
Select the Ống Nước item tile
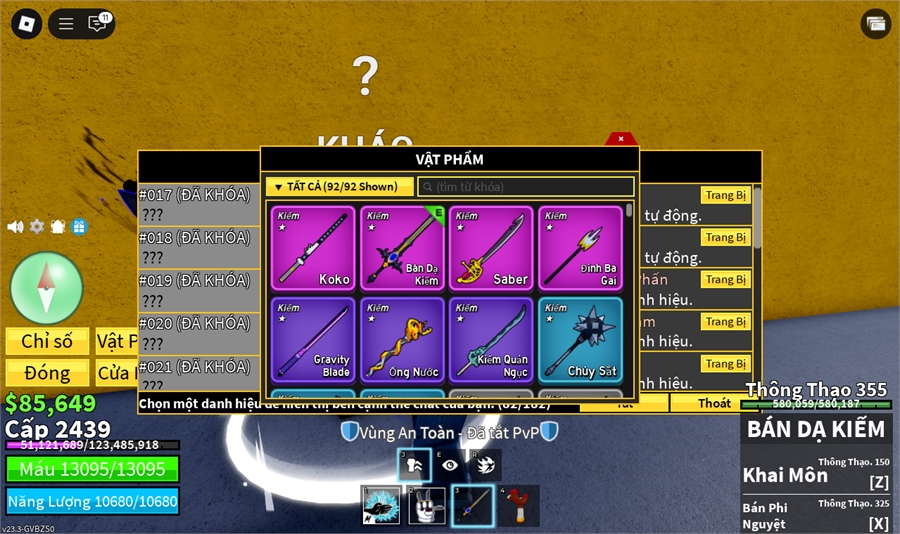[402, 339]
